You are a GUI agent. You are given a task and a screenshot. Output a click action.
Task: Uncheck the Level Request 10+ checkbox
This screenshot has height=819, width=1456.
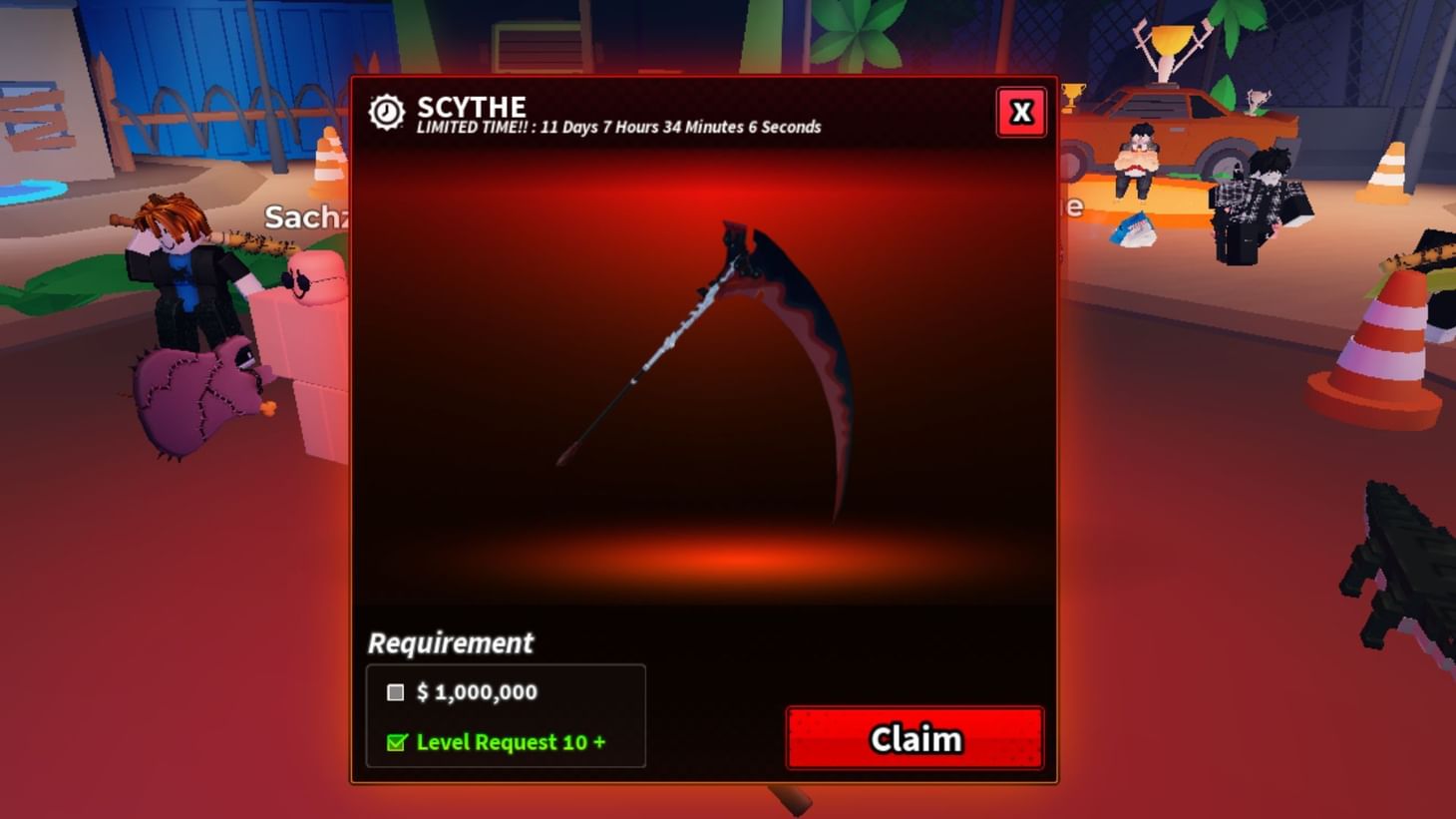pos(395,742)
